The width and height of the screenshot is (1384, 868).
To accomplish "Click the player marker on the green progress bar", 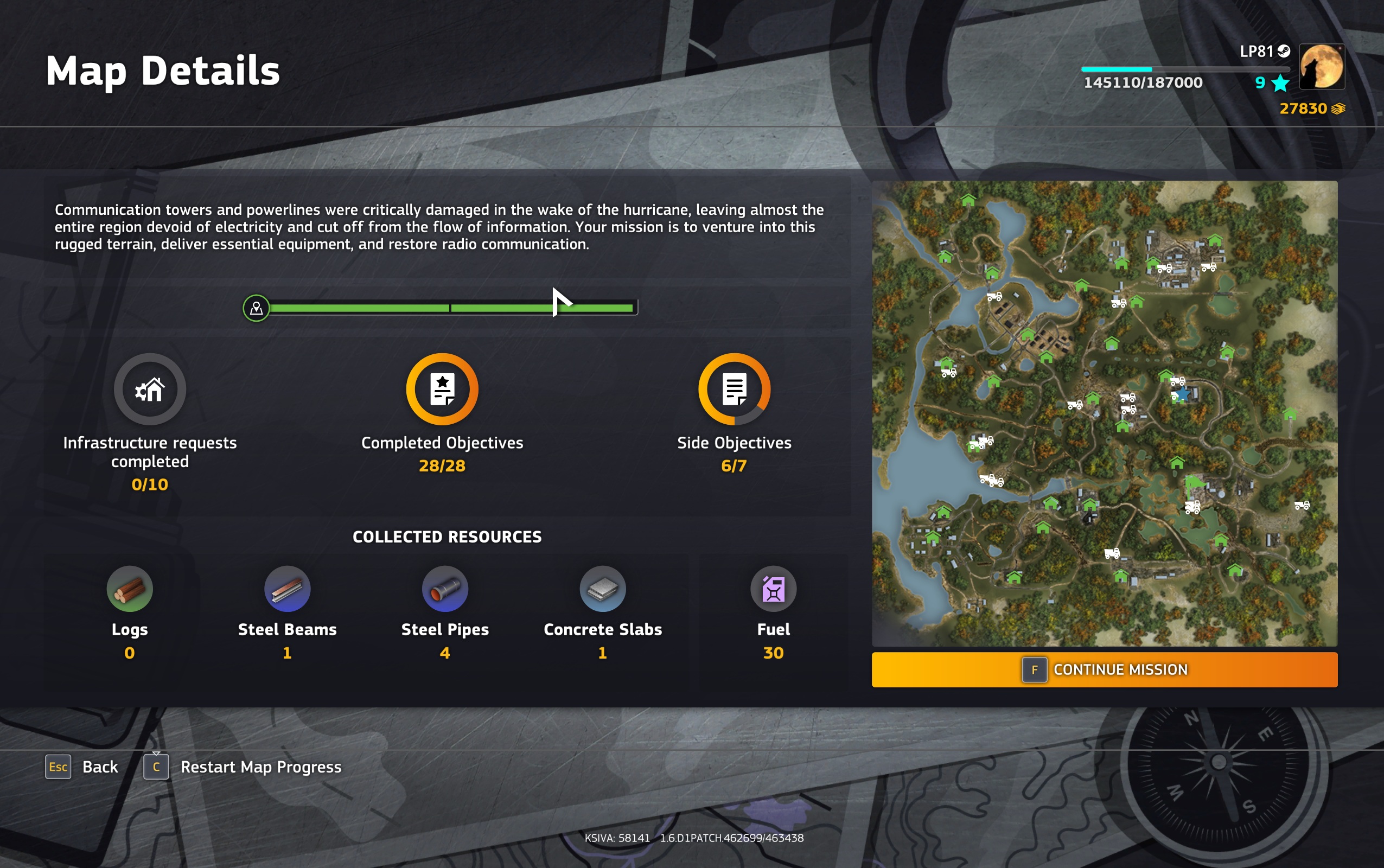I will coord(256,308).
